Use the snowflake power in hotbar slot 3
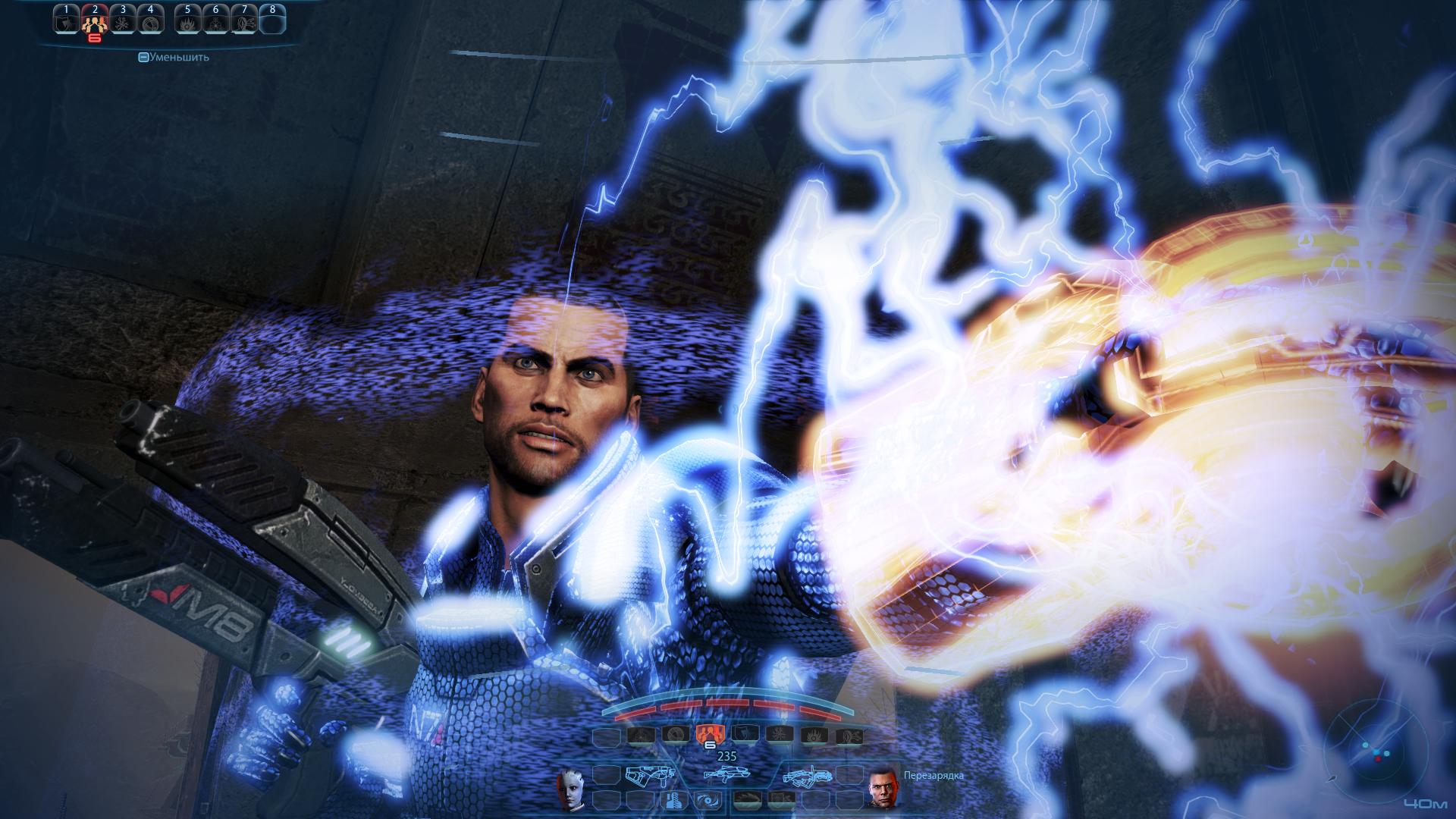Screen dimensions: 1456x819 122,23
